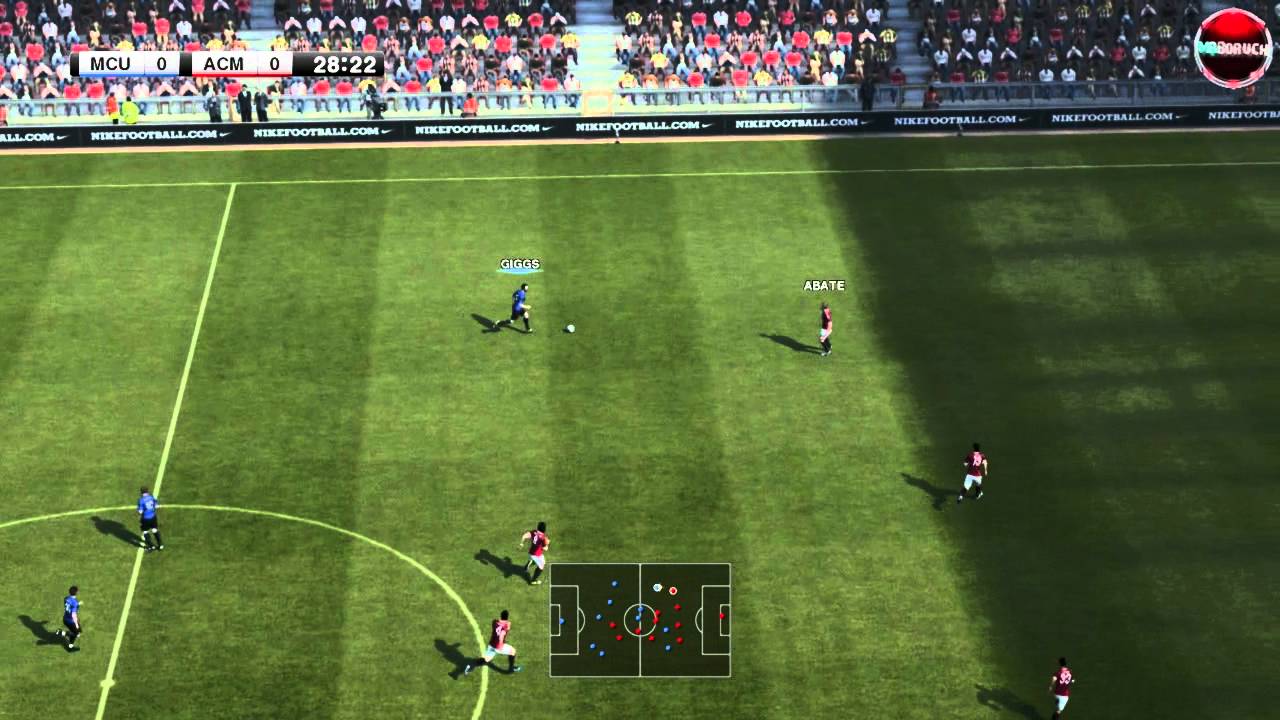Select the ACM team abbreviation
Viewport: 1280px width, 720px height.
click(224, 63)
